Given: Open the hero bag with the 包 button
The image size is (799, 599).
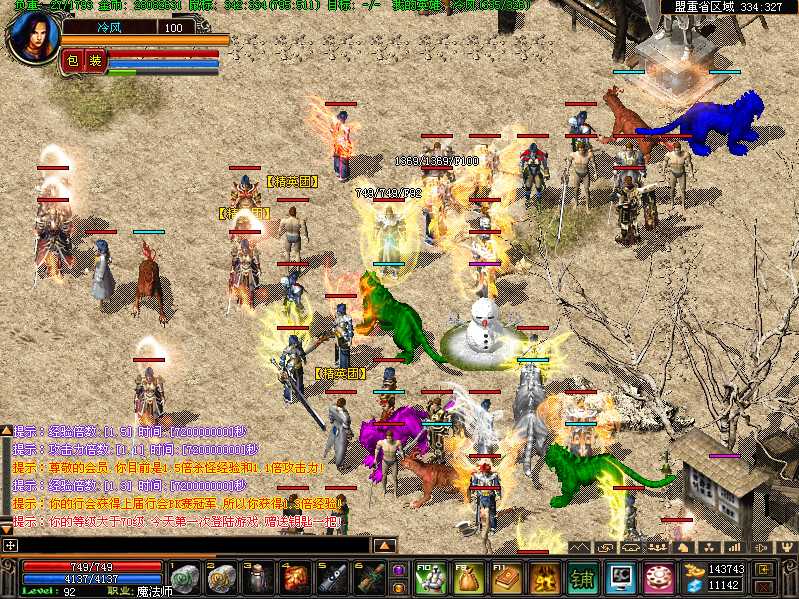Looking at the screenshot, I should (x=72, y=61).
